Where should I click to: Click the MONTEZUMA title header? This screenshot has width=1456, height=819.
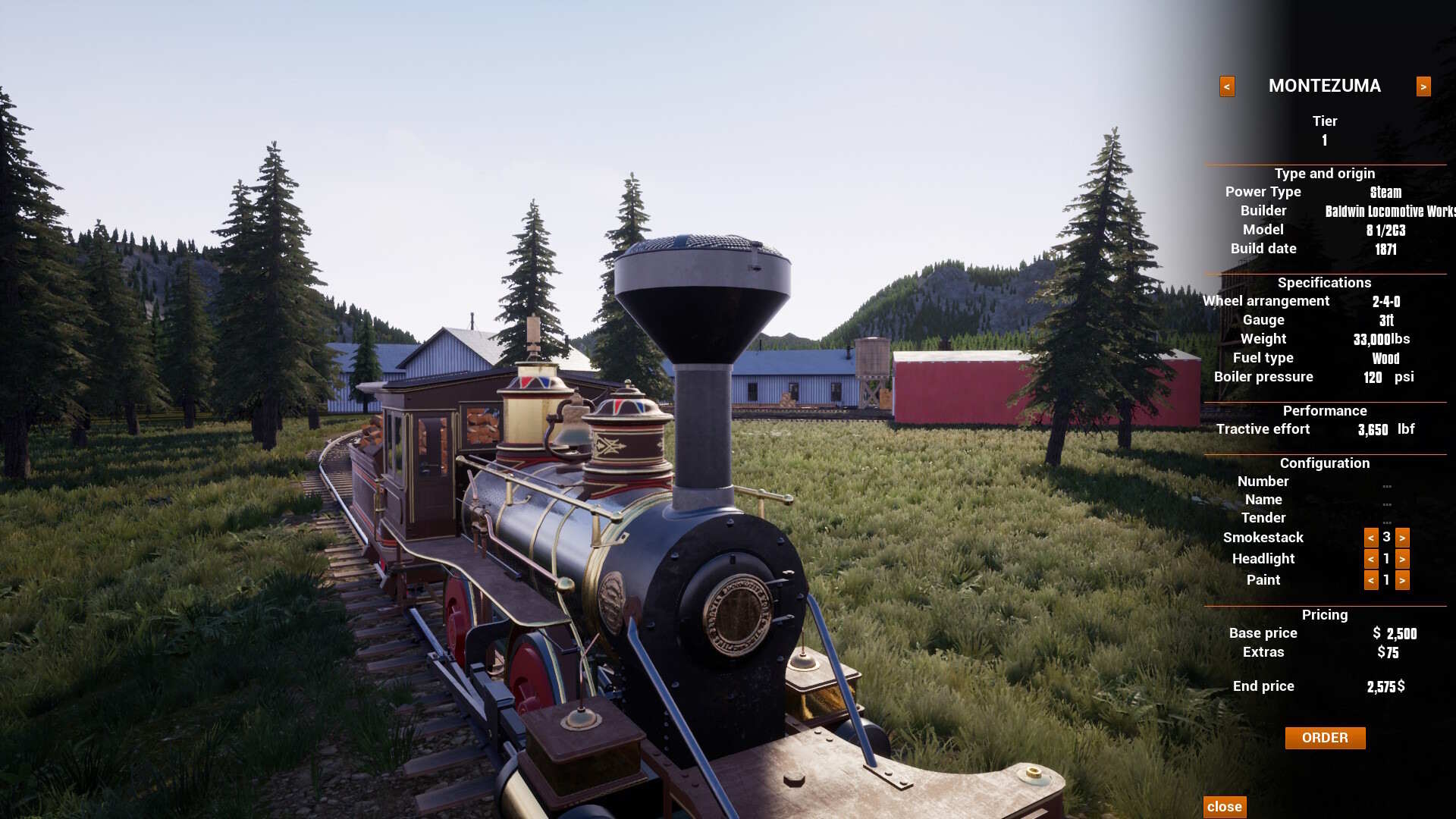tap(1325, 86)
